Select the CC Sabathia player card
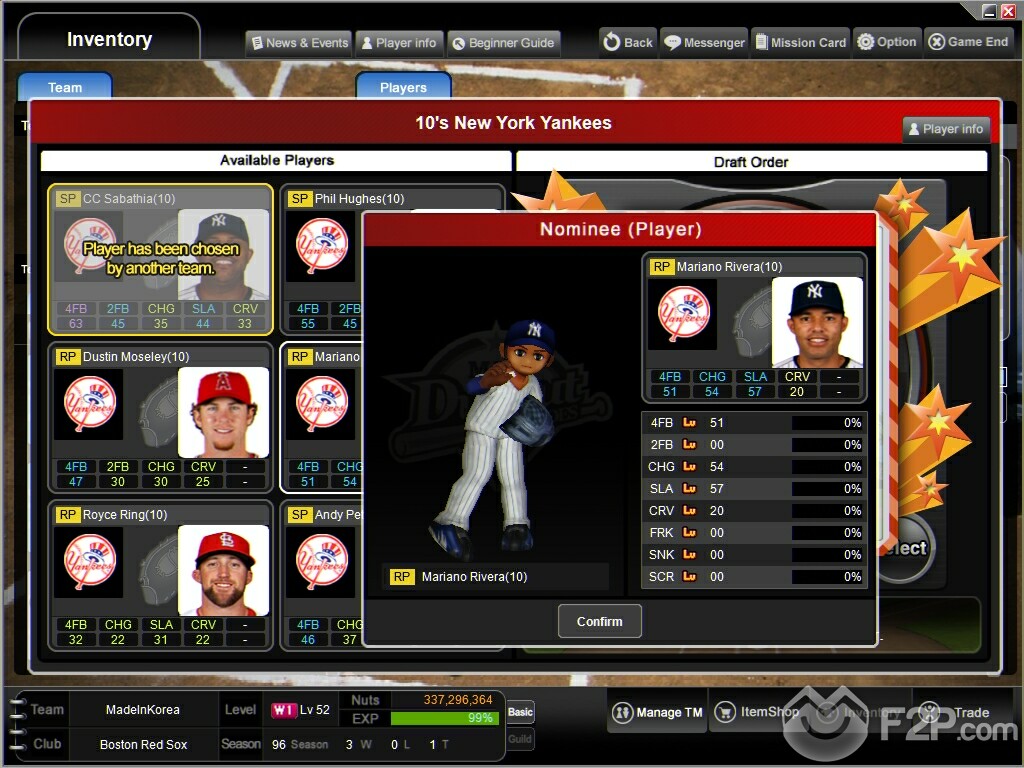The width and height of the screenshot is (1024, 768). [160, 259]
